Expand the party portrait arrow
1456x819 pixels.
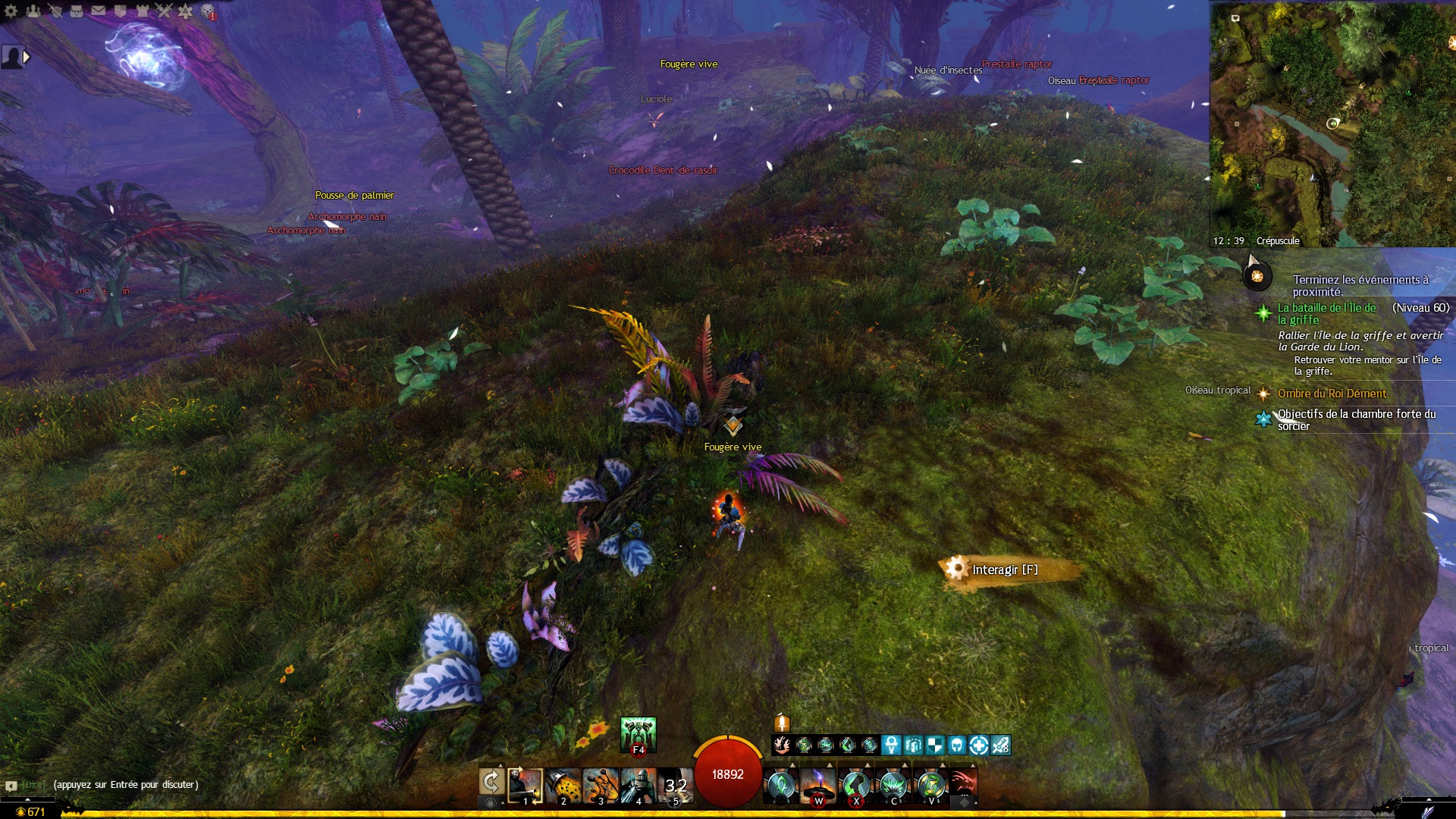(27, 57)
